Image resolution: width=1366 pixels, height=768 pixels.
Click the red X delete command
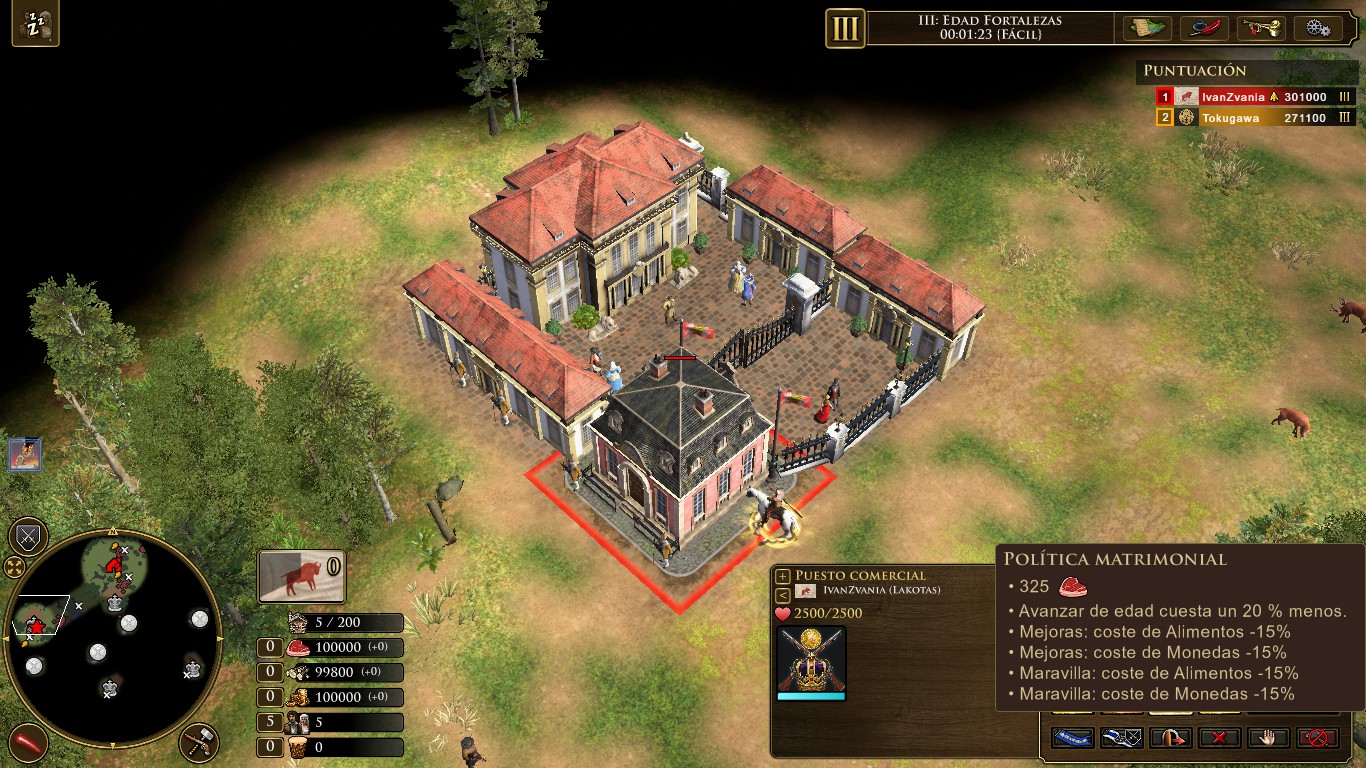(1219, 738)
